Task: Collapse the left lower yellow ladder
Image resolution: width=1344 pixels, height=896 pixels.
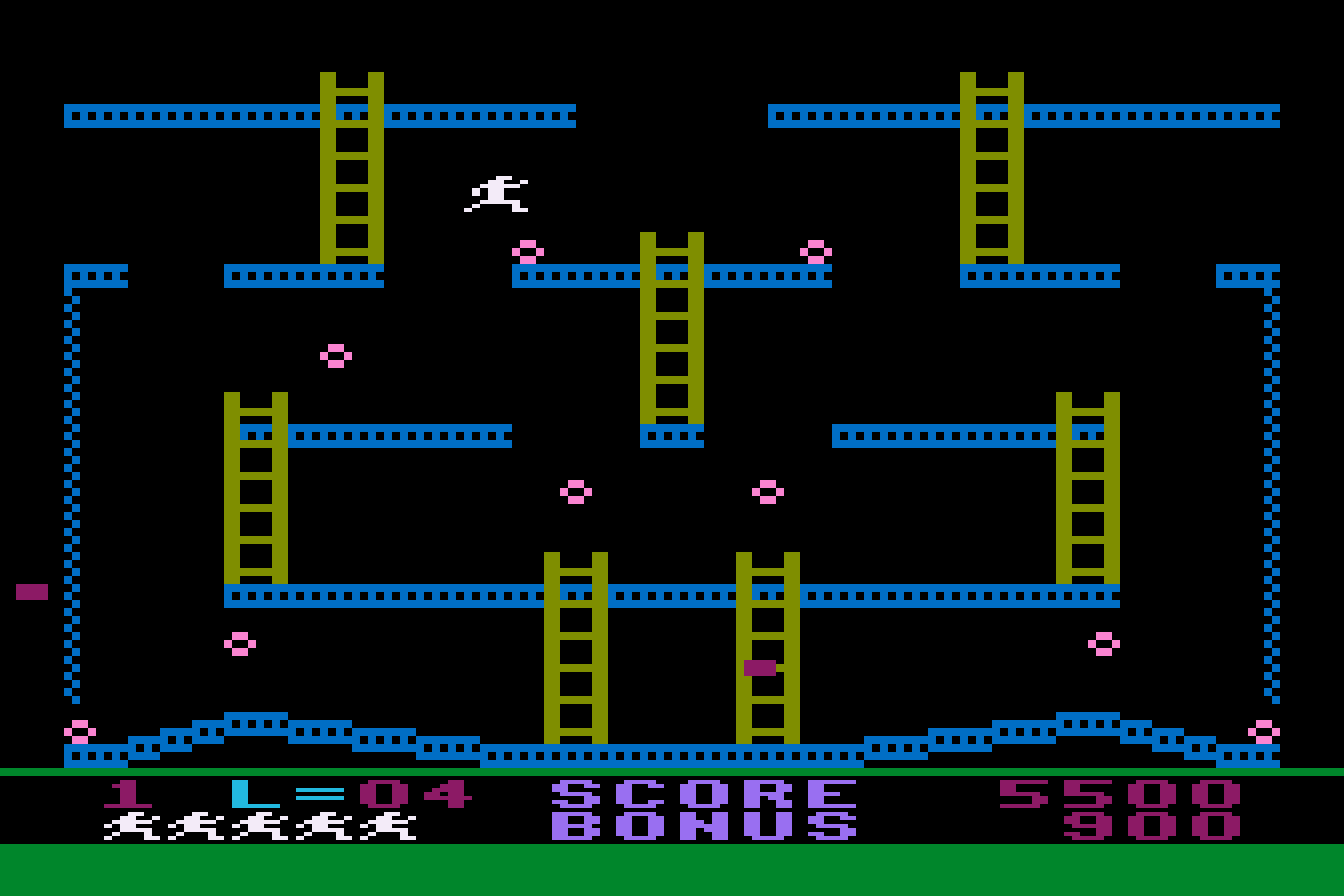Action: pyautogui.click(x=257, y=490)
